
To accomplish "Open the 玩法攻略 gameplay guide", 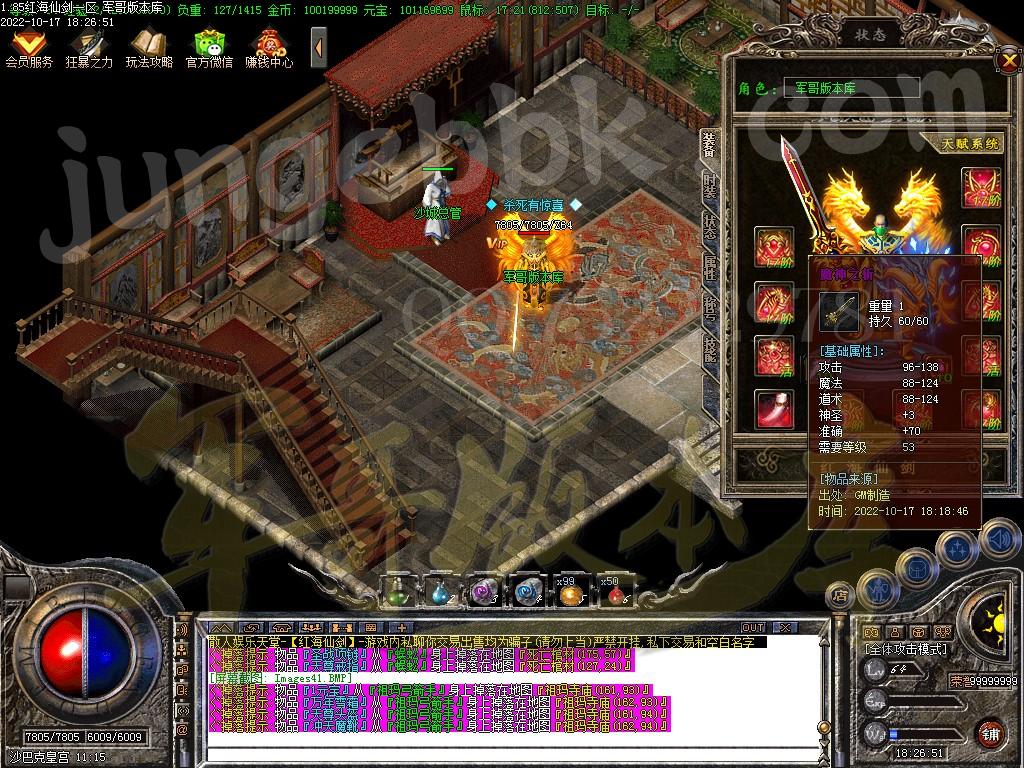I will 149,47.
